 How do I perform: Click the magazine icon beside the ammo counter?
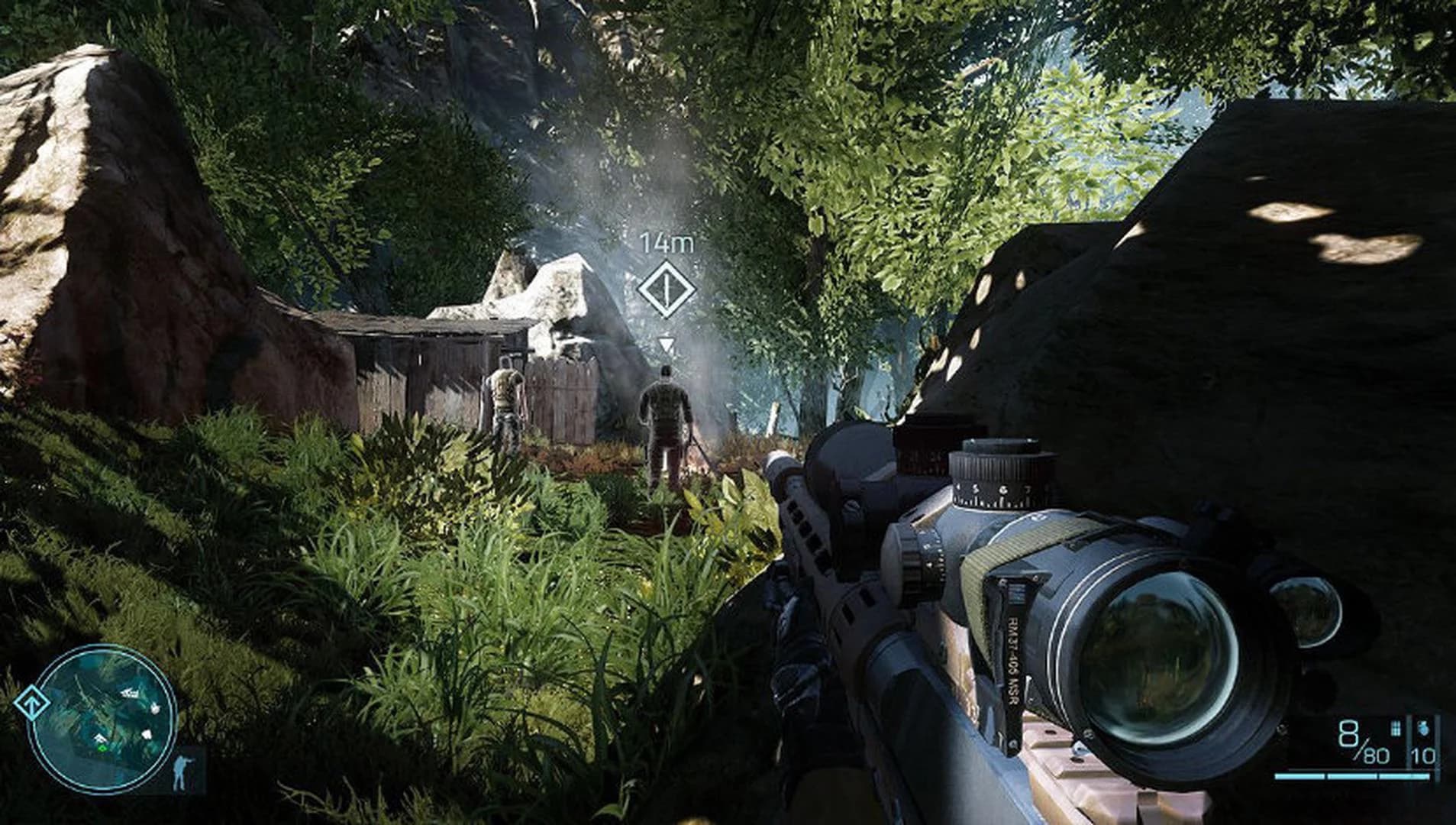click(x=1396, y=728)
